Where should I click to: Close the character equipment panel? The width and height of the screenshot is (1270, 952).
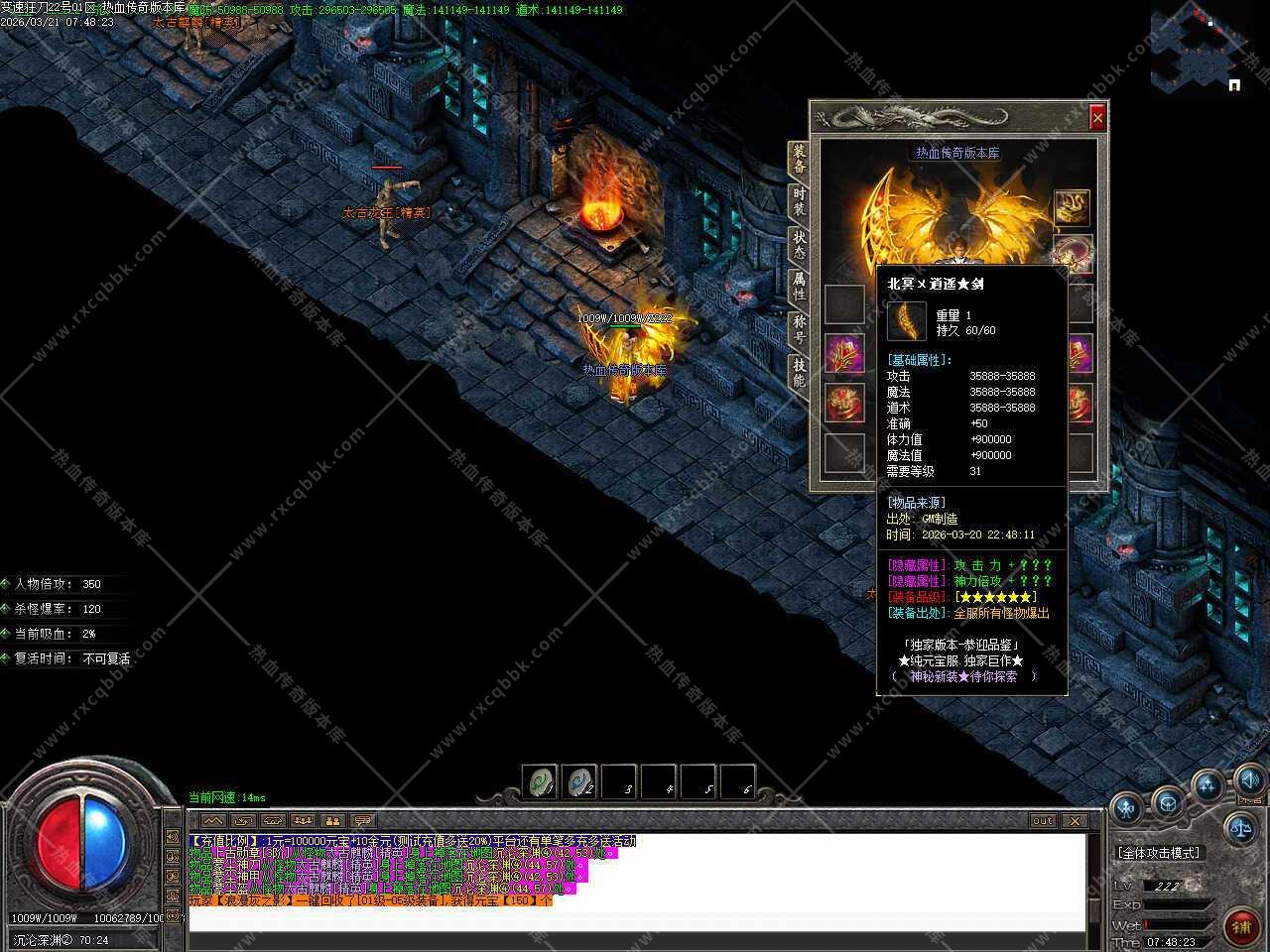point(1096,118)
